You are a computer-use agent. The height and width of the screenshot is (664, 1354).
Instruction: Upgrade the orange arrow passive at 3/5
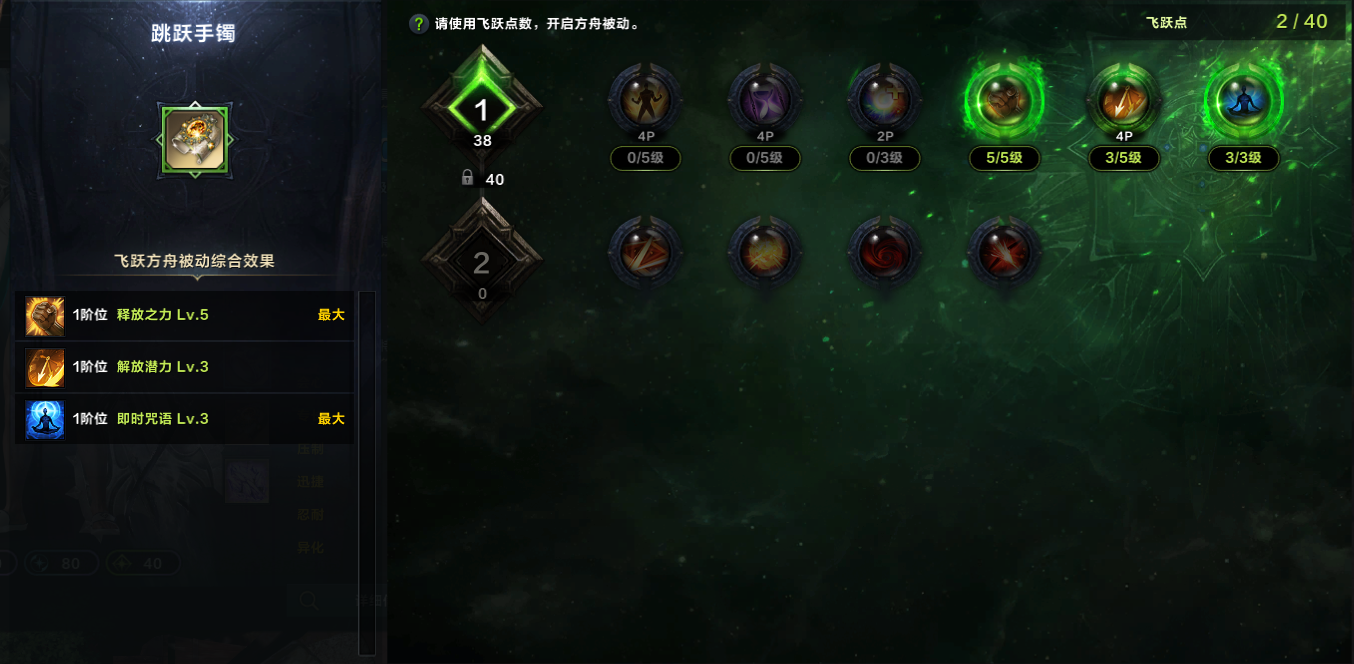point(1124,100)
